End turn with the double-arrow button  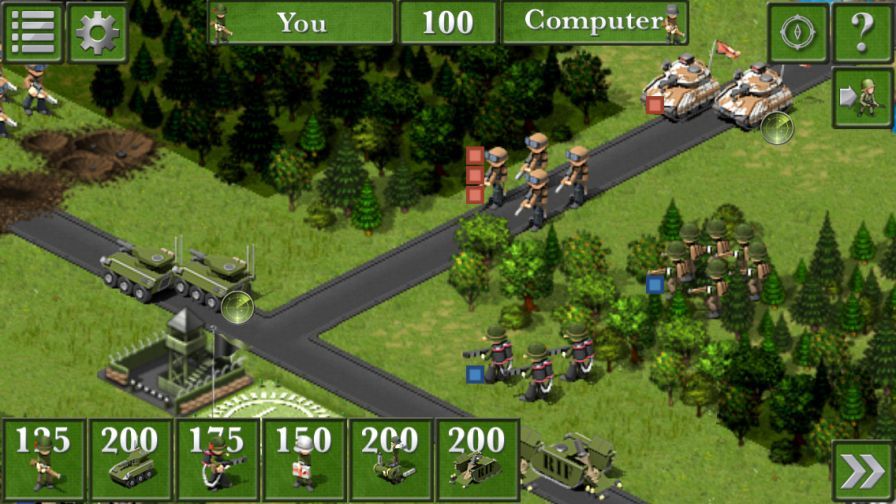pyautogui.click(x=862, y=470)
